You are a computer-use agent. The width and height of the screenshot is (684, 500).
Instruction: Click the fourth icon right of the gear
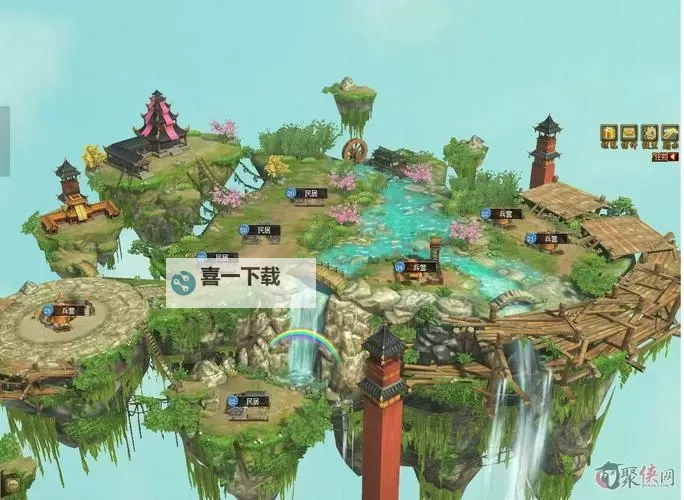point(670,133)
